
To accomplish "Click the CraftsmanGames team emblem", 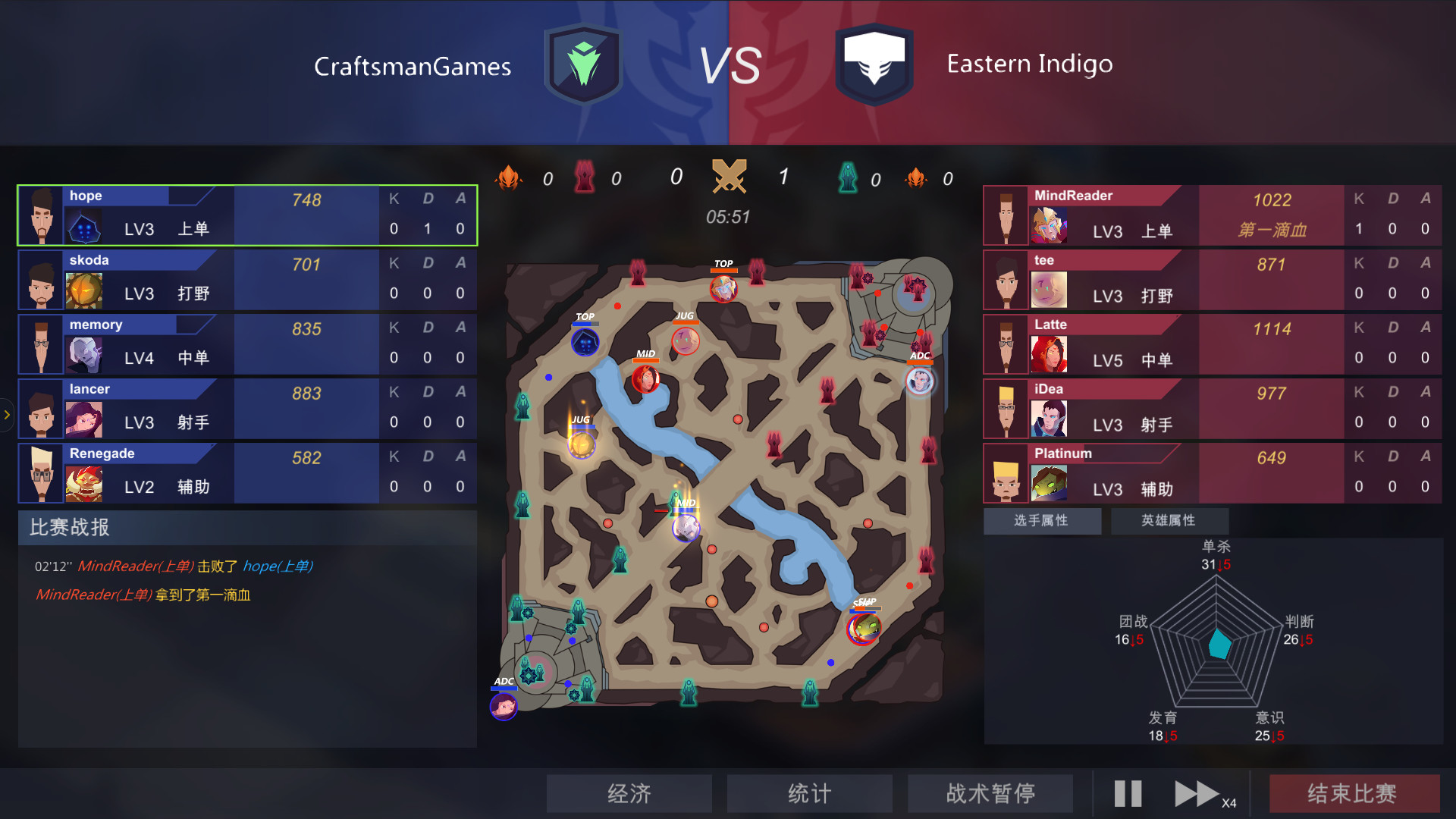I will pos(583,63).
